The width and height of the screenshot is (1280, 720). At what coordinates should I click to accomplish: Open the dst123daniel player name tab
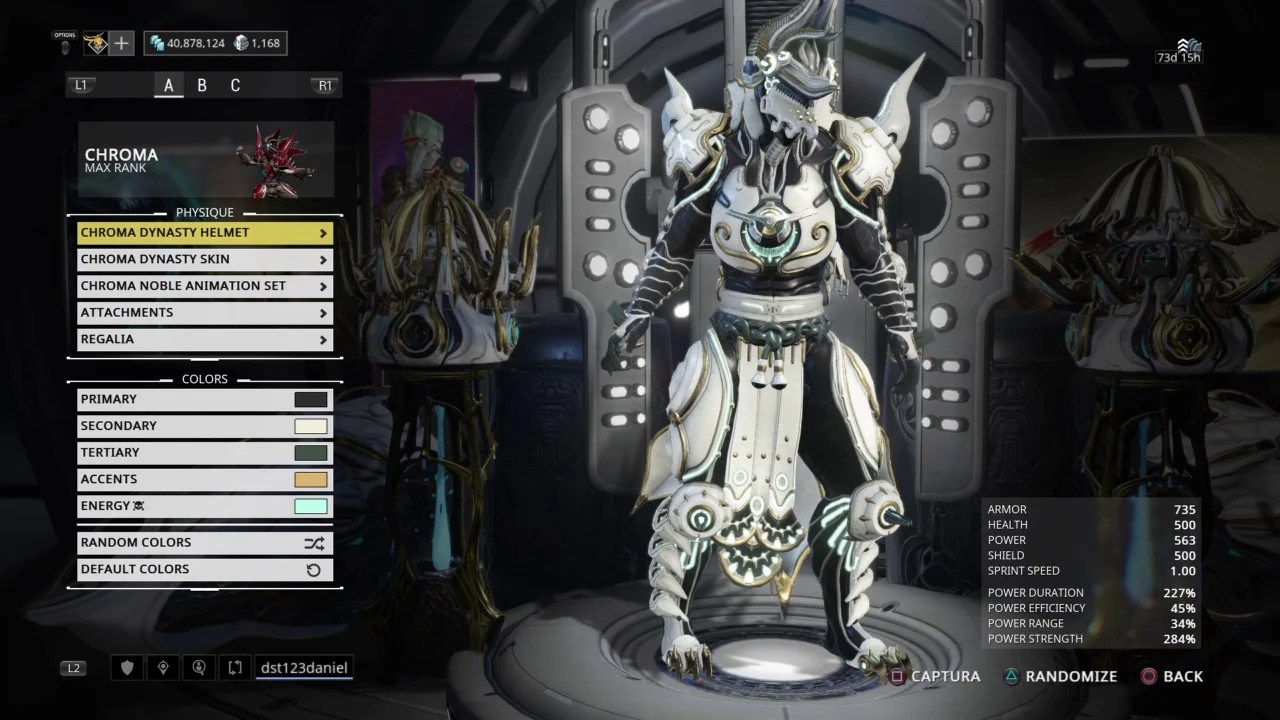click(x=304, y=667)
